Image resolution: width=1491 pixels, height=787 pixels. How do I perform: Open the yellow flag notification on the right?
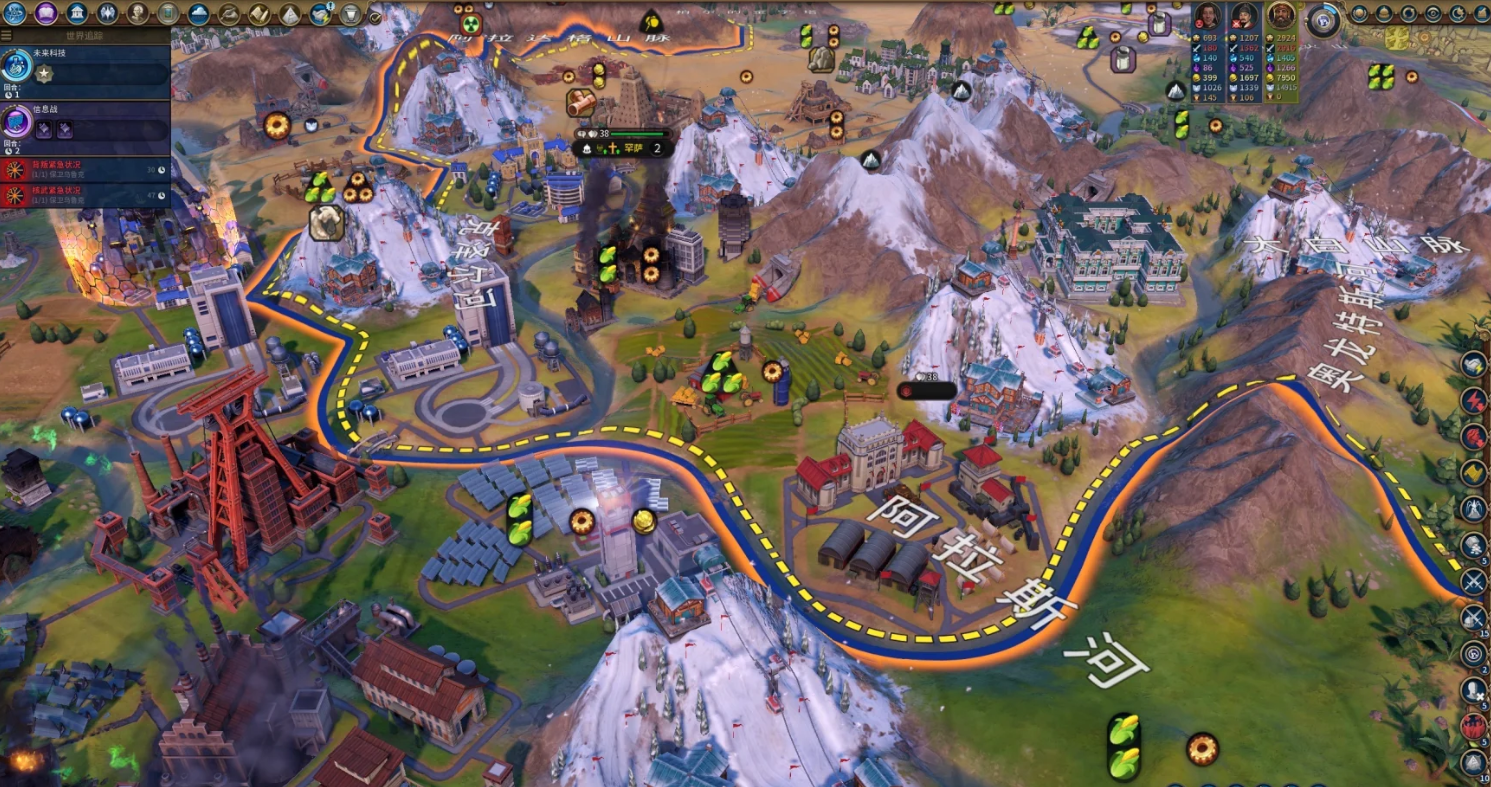point(1474,472)
